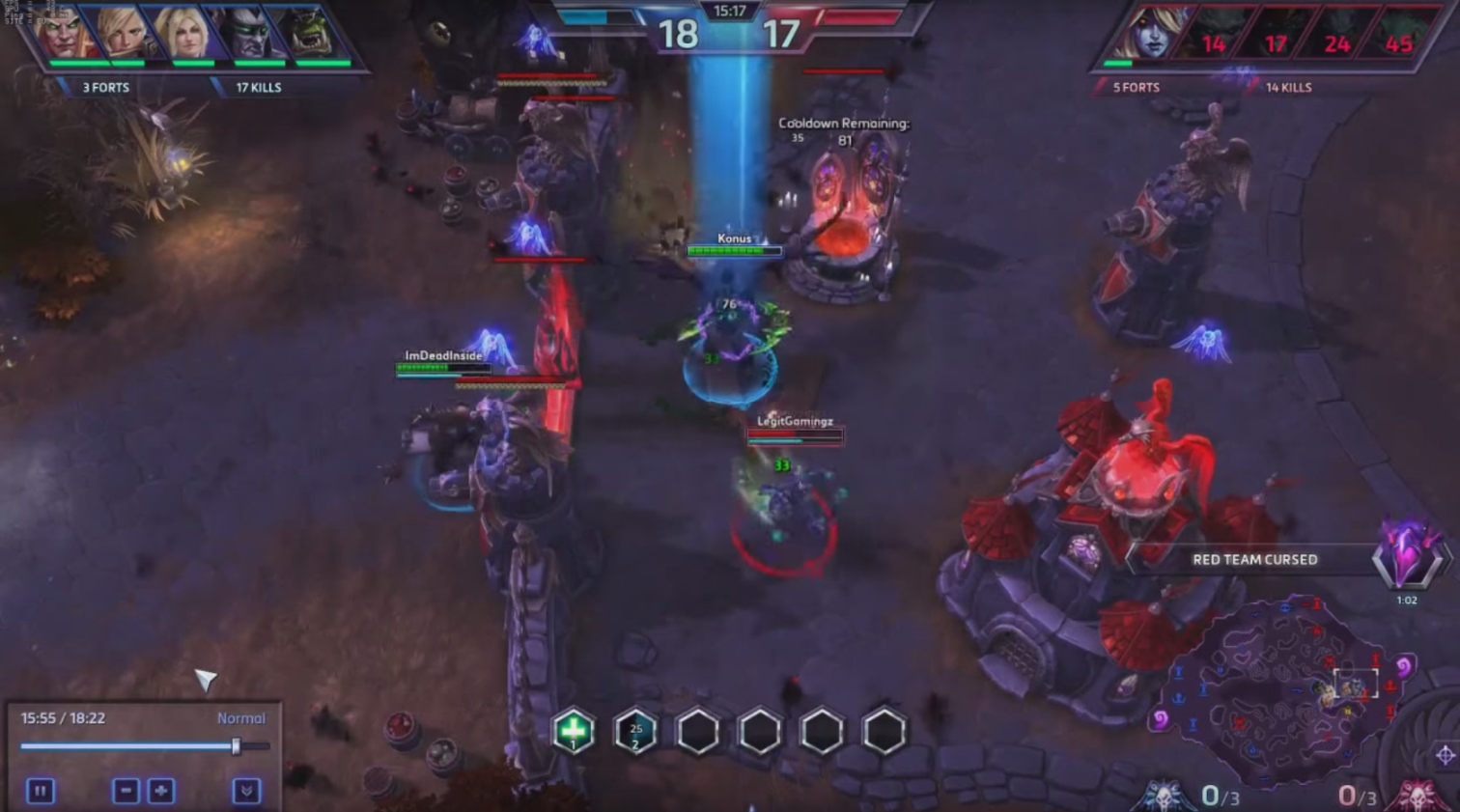
Task: Click the Red Team Cursed objective banner
Action: click(x=1254, y=560)
